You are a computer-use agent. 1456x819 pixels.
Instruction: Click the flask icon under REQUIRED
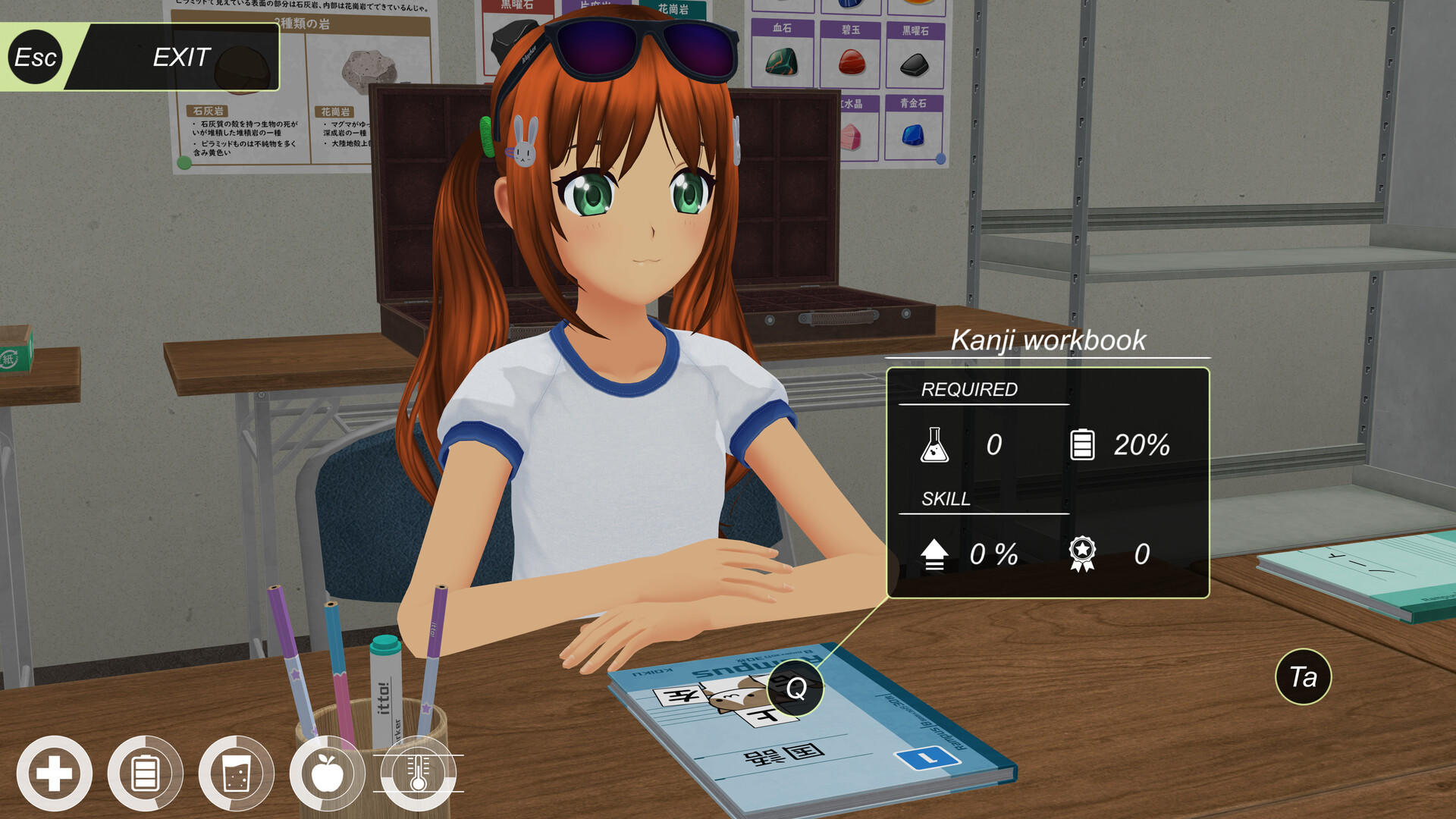tap(934, 445)
